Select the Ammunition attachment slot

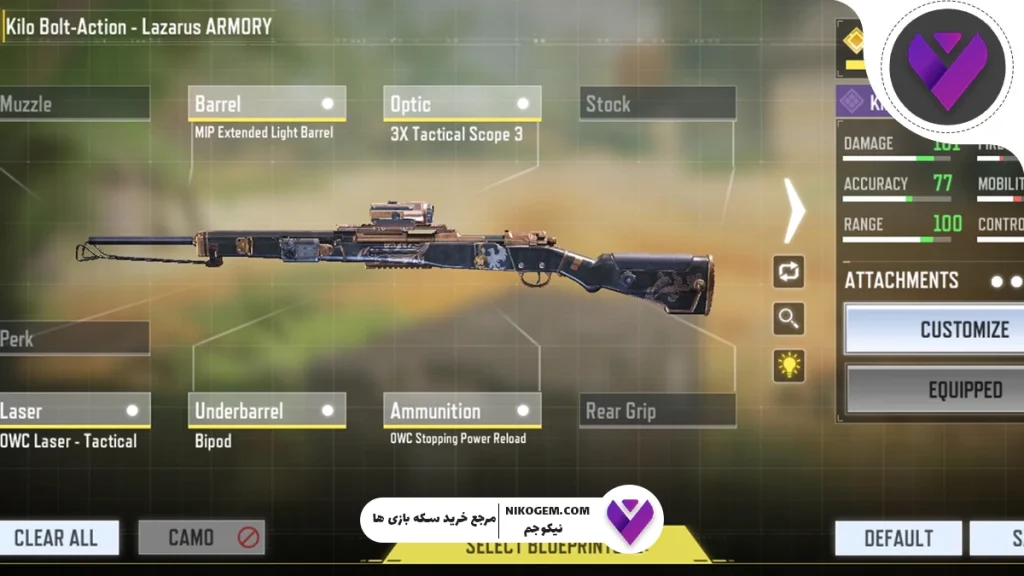461,410
